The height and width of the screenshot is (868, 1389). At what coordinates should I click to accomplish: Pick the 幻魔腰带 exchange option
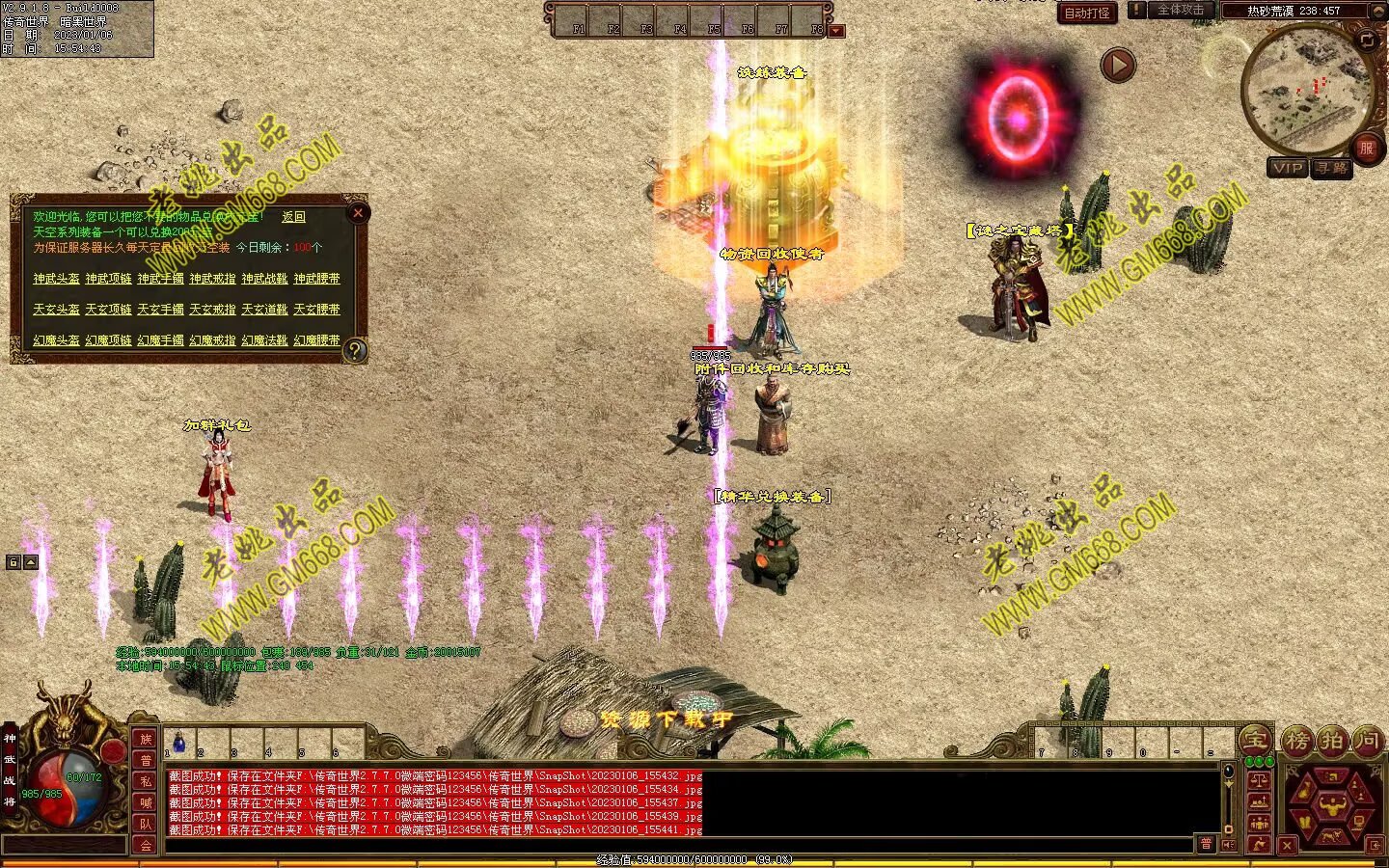click(x=316, y=340)
